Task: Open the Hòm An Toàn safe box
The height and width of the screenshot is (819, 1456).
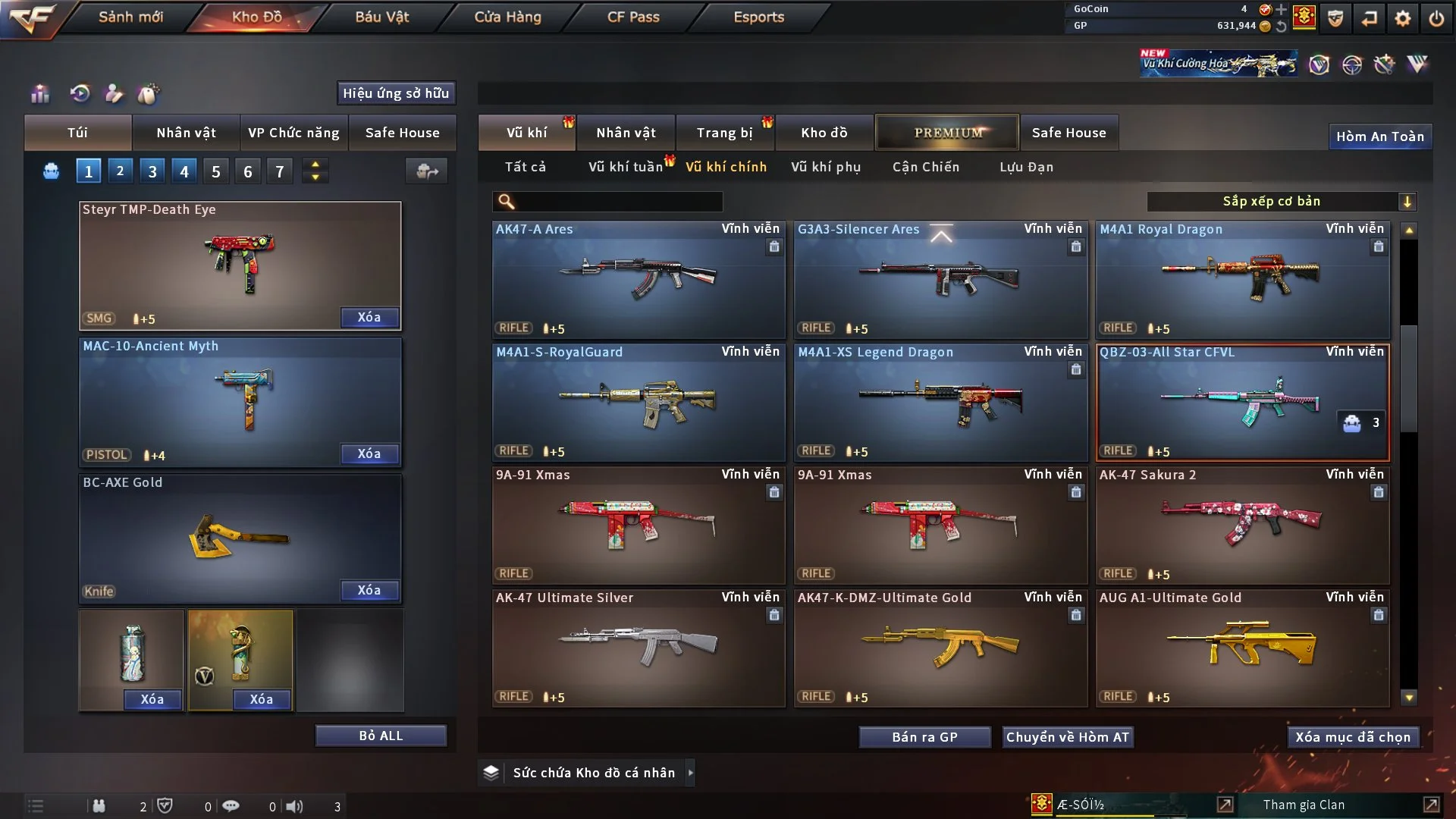Action: tap(1379, 136)
